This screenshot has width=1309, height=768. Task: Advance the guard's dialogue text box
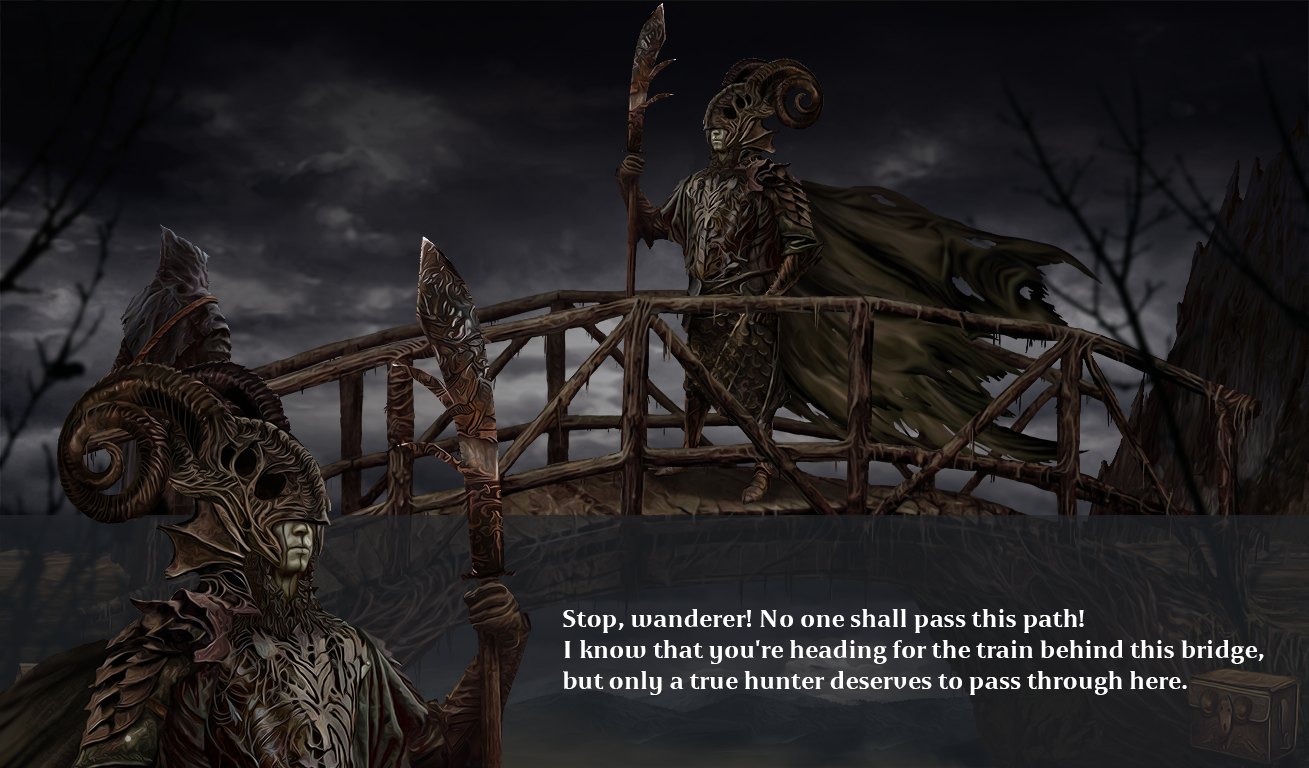click(912, 650)
